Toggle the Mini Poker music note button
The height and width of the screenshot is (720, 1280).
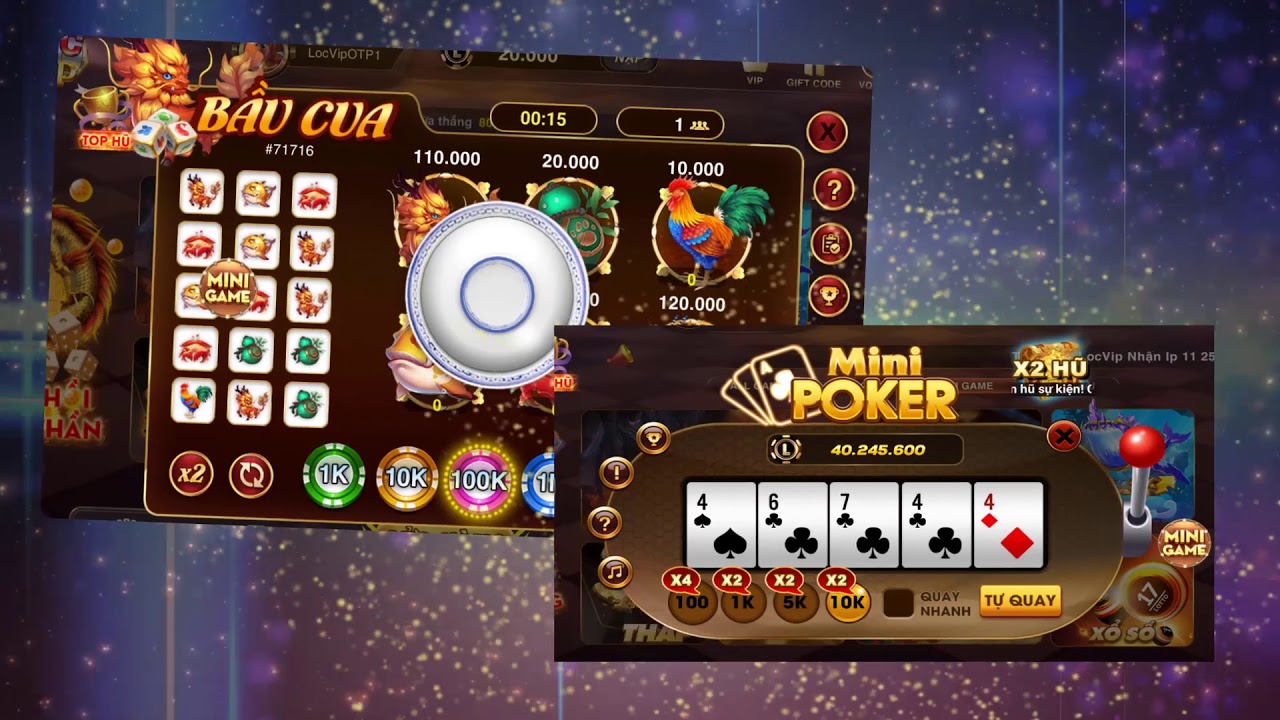point(615,572)
